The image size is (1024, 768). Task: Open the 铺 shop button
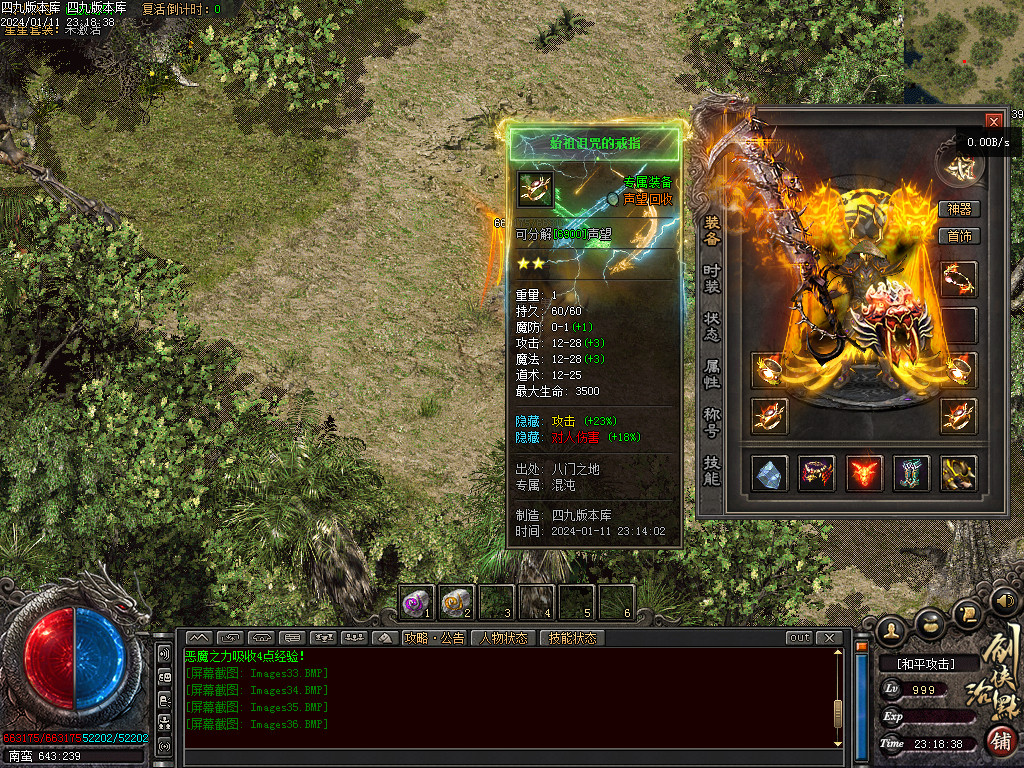click(x=1002, y=741)
